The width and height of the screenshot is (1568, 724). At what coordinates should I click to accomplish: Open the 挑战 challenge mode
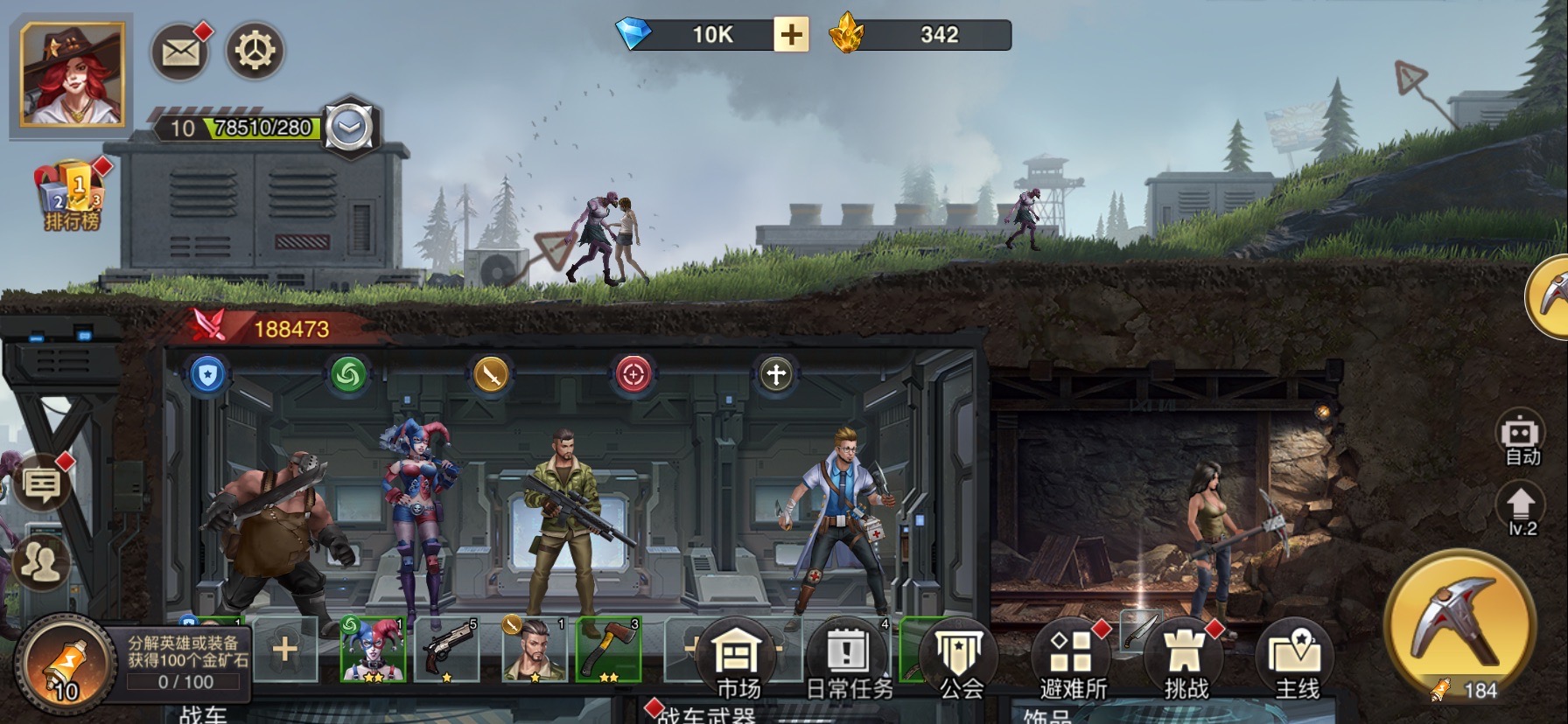click(1185, 661)
